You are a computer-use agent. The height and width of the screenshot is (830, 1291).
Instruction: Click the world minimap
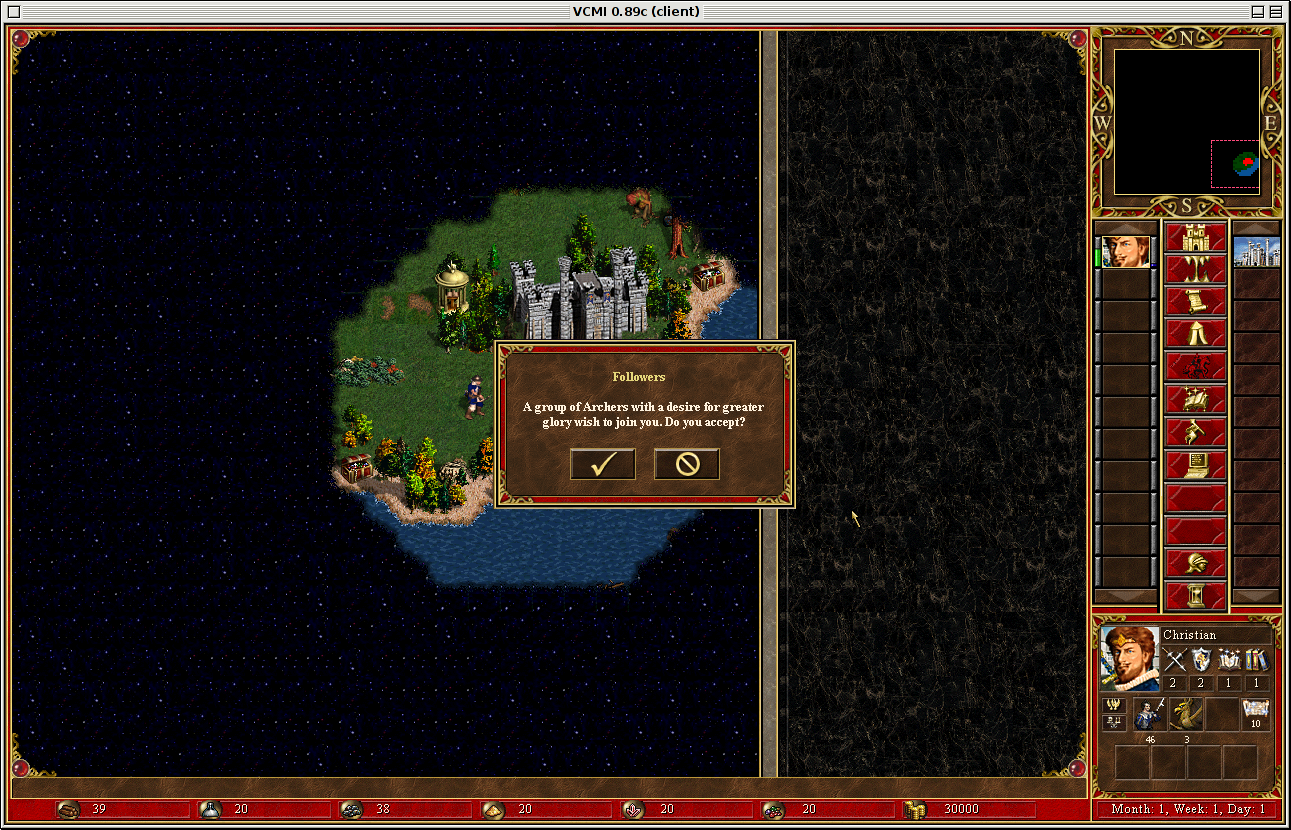(x=1186, y=122)
